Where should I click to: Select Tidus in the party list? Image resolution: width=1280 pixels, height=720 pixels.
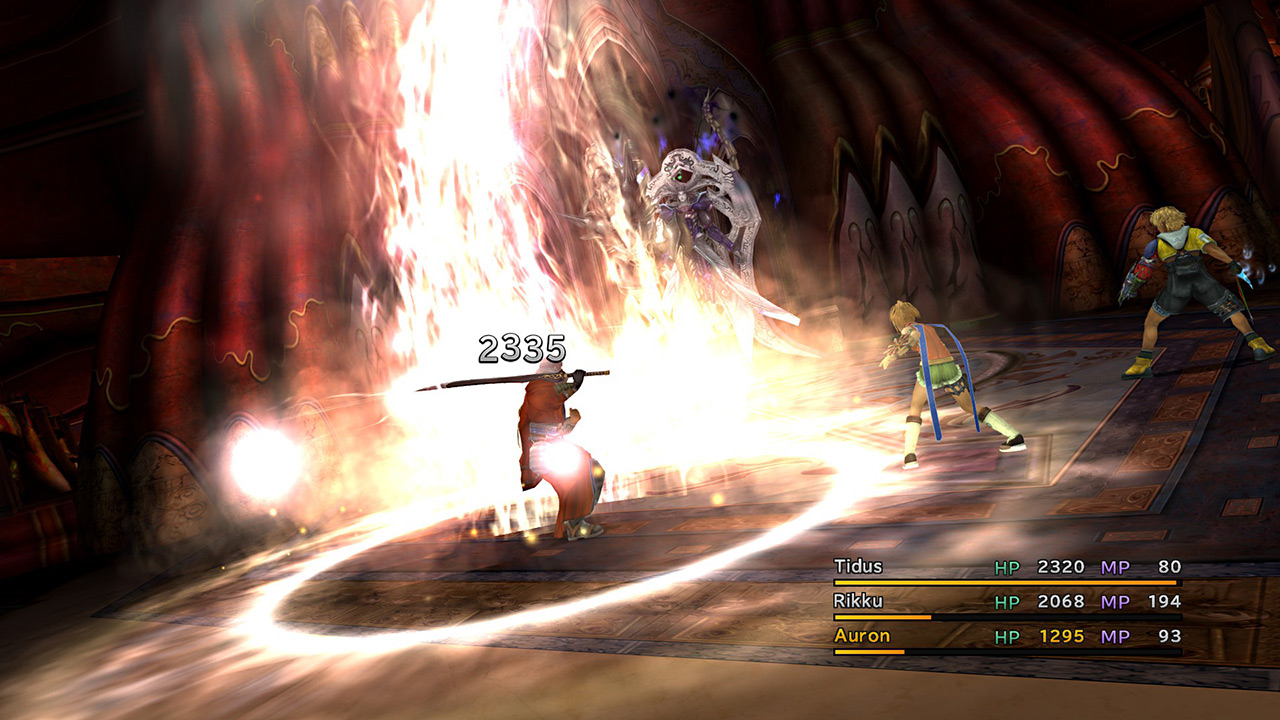click(x=858, y=567)
